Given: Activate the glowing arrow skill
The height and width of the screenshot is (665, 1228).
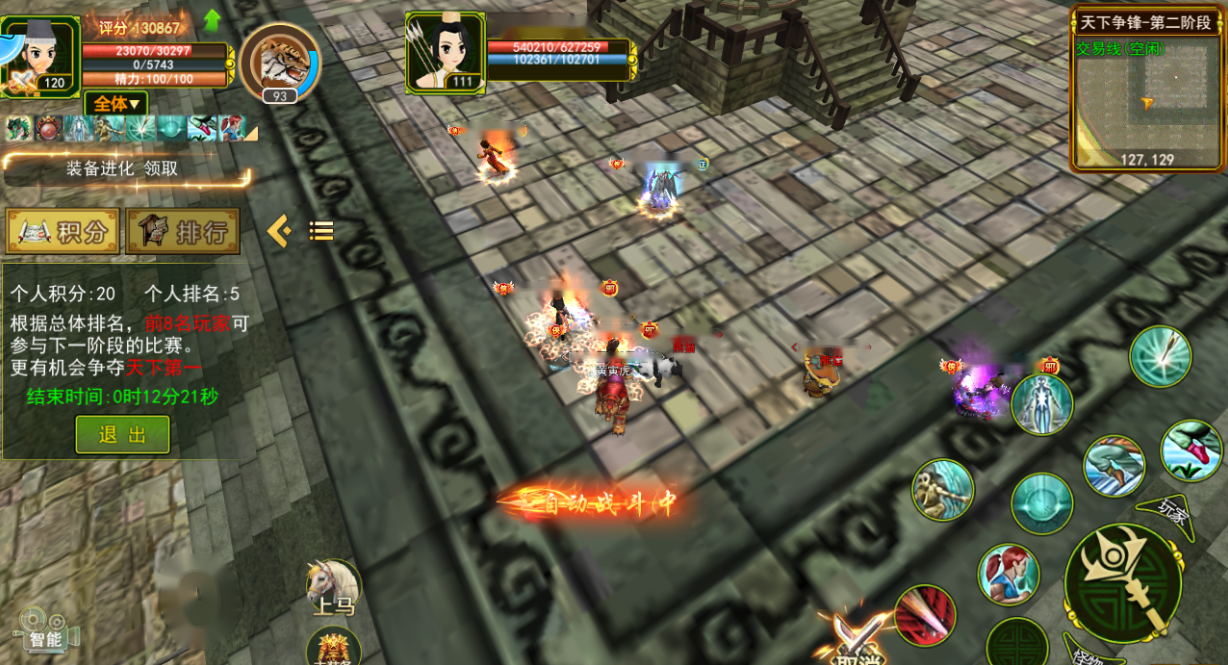Looking at the screenshot, I should point(1160,356).
